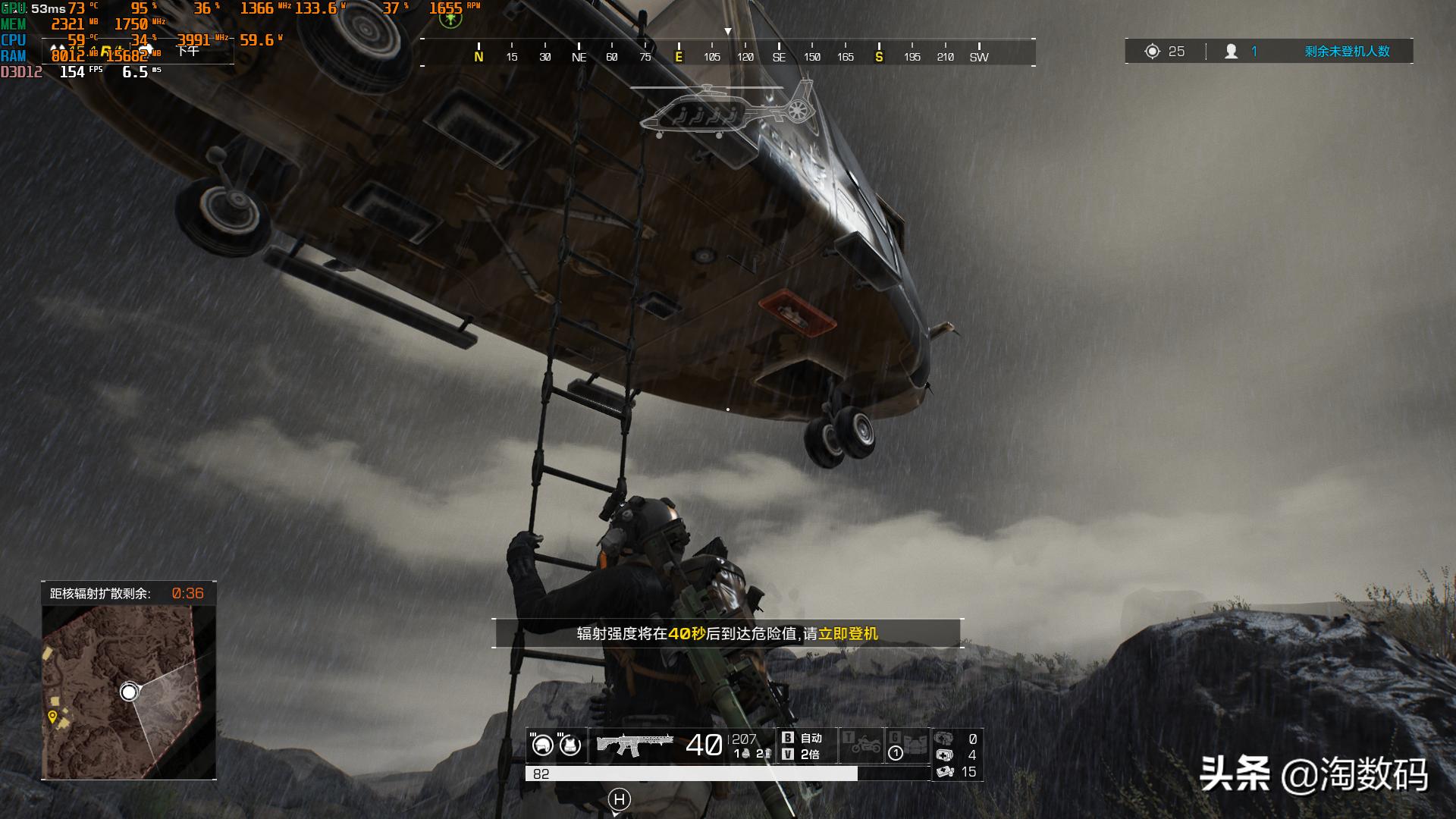The height and width of the screenshot is (819, 1456).
Task: Use the bandage roll item with 0 count
Action: coord(944,739)
